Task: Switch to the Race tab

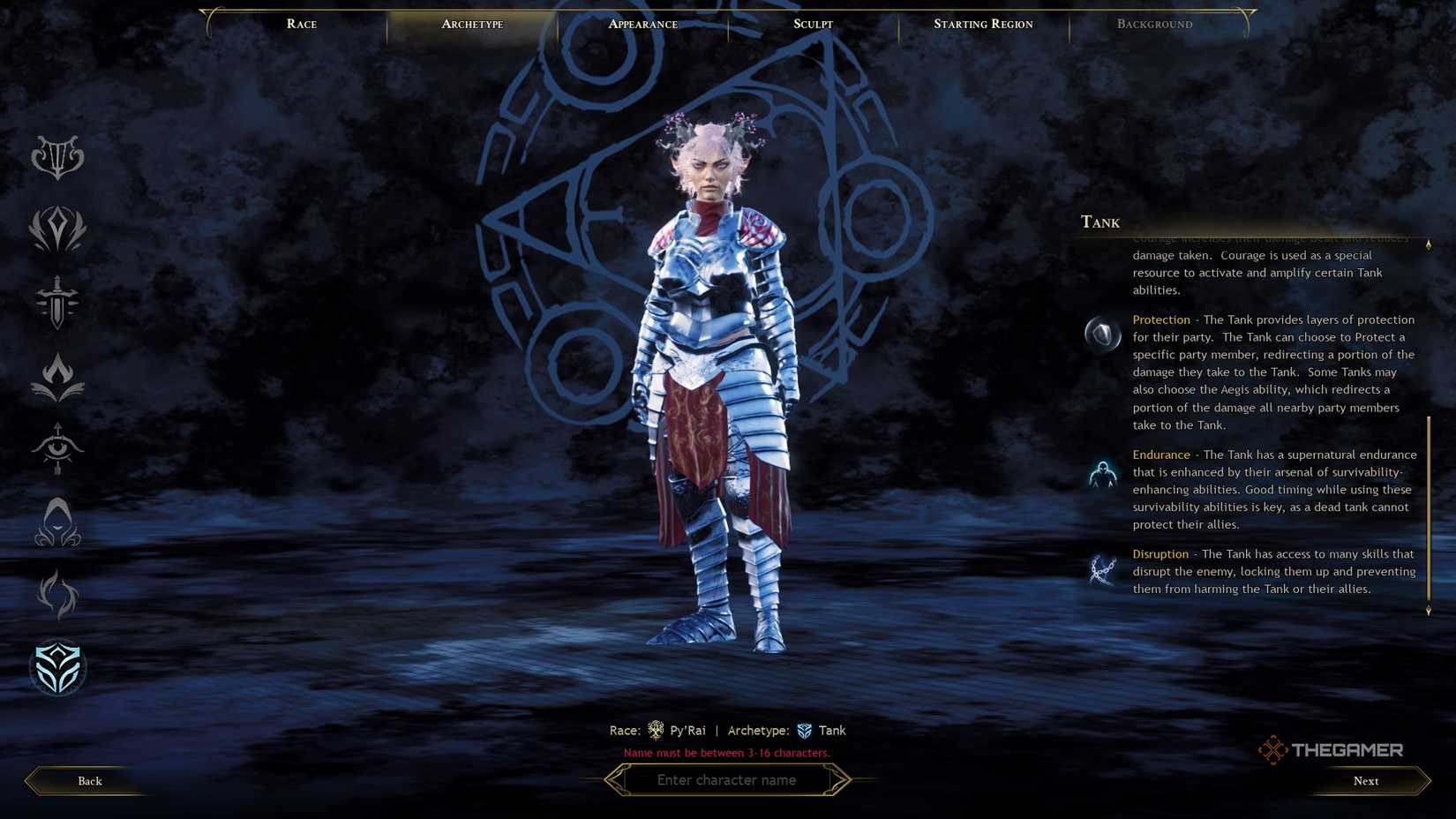Action: click(301, 24)
